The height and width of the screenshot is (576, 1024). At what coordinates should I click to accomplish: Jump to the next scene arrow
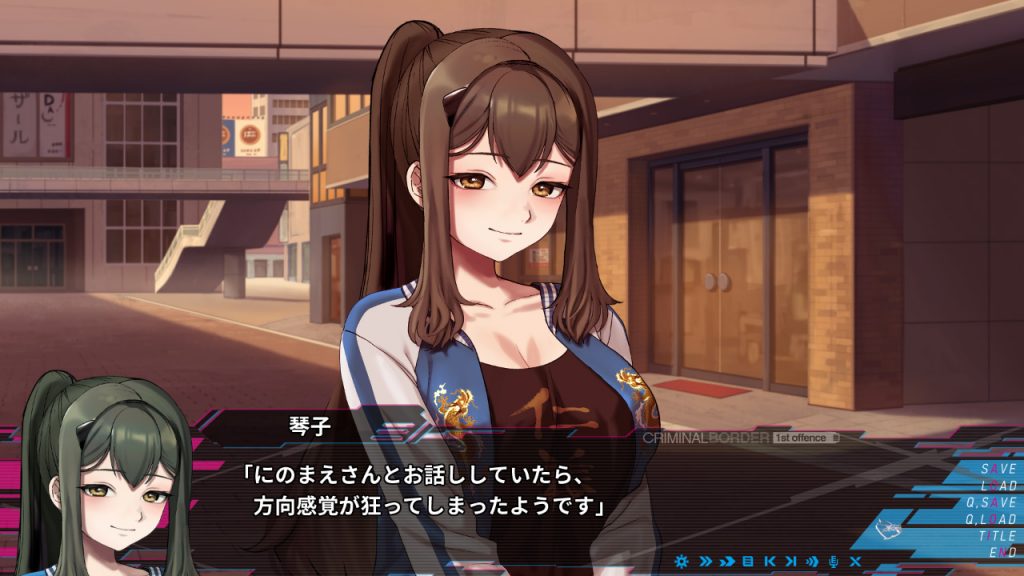pos(791,561)
